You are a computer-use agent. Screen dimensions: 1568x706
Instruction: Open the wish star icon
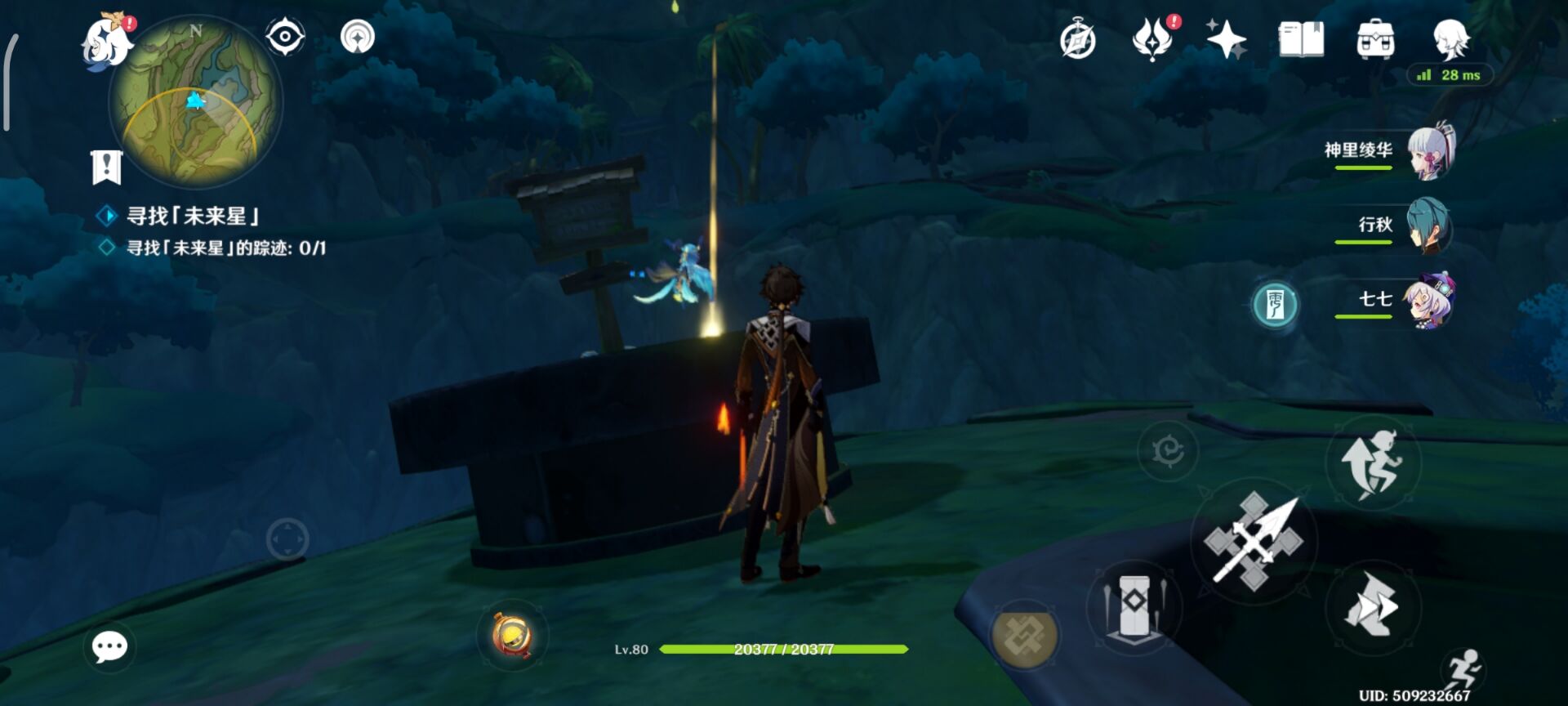[1226, 39]
